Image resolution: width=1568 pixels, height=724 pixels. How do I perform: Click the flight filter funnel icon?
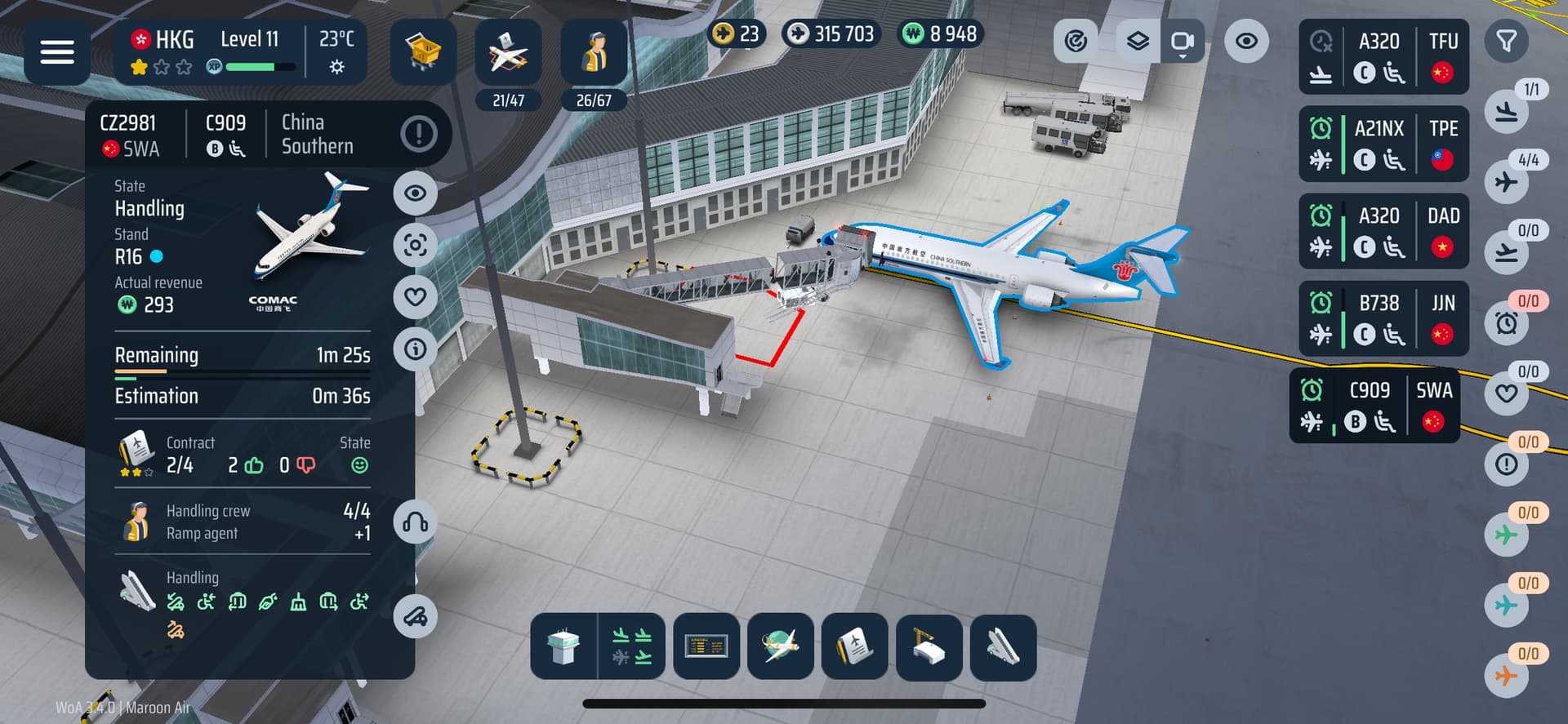pyautogui.click(x=1506, y=41)
